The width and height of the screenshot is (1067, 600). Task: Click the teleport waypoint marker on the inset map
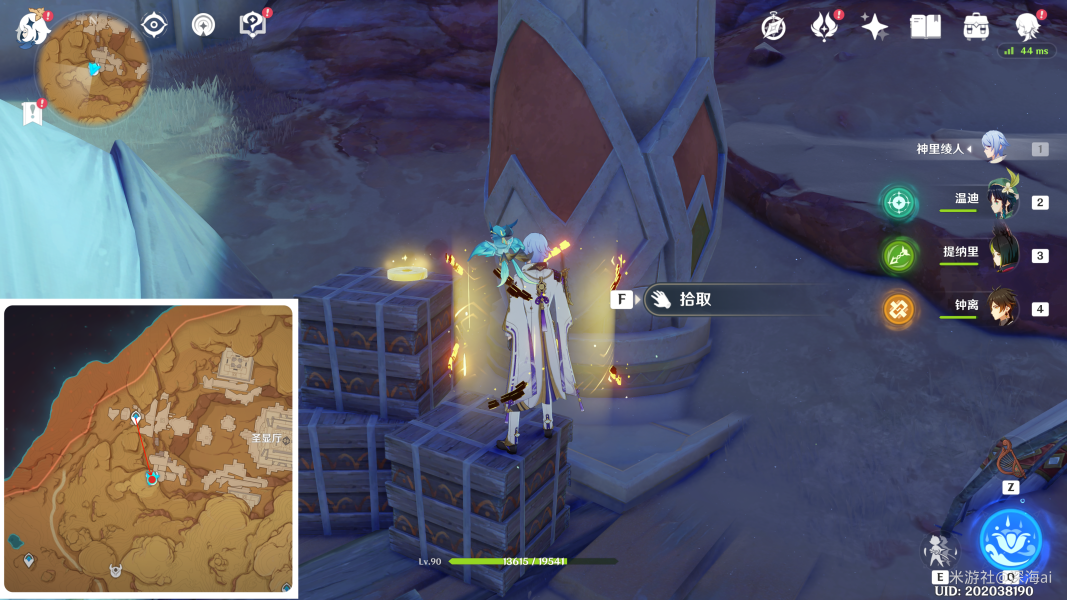[x=136, y=416]
